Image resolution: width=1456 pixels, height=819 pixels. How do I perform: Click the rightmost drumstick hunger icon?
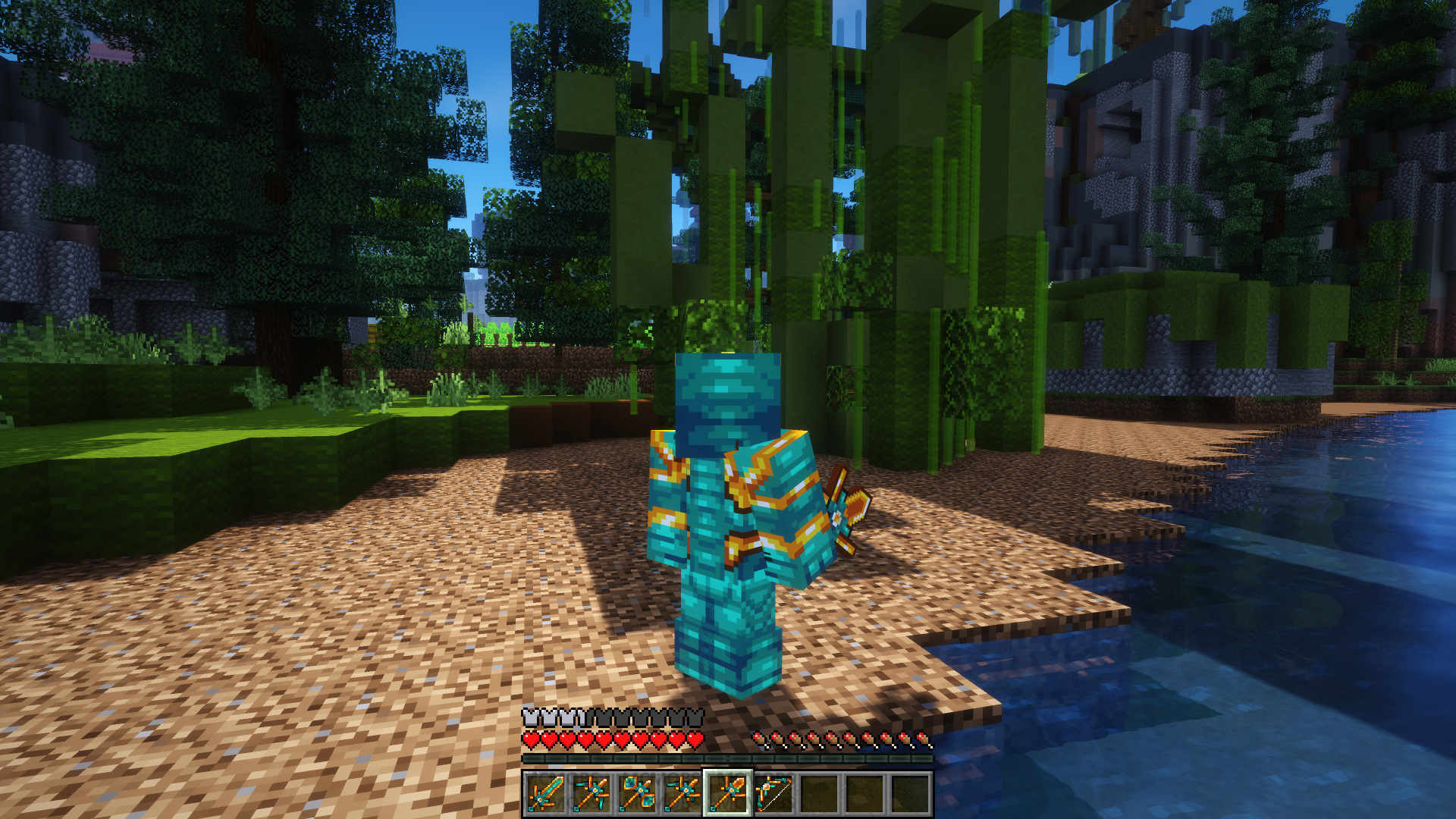(924, 739)
